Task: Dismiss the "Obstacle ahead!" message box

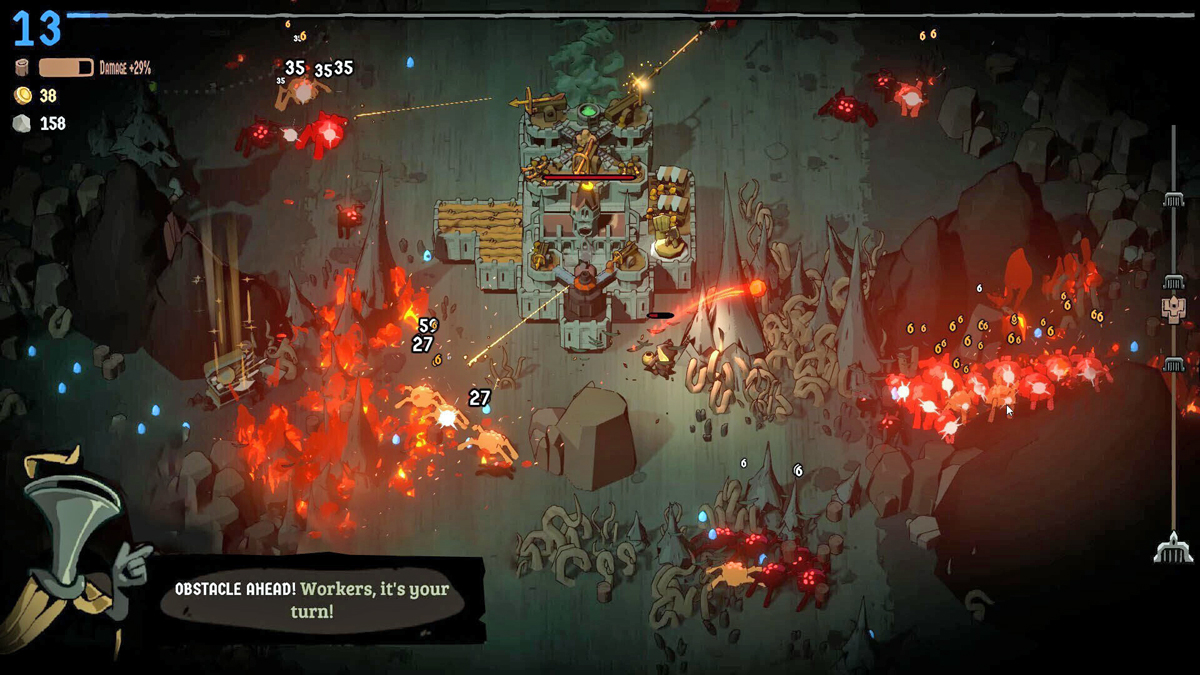Action: (x=320, y=599)
